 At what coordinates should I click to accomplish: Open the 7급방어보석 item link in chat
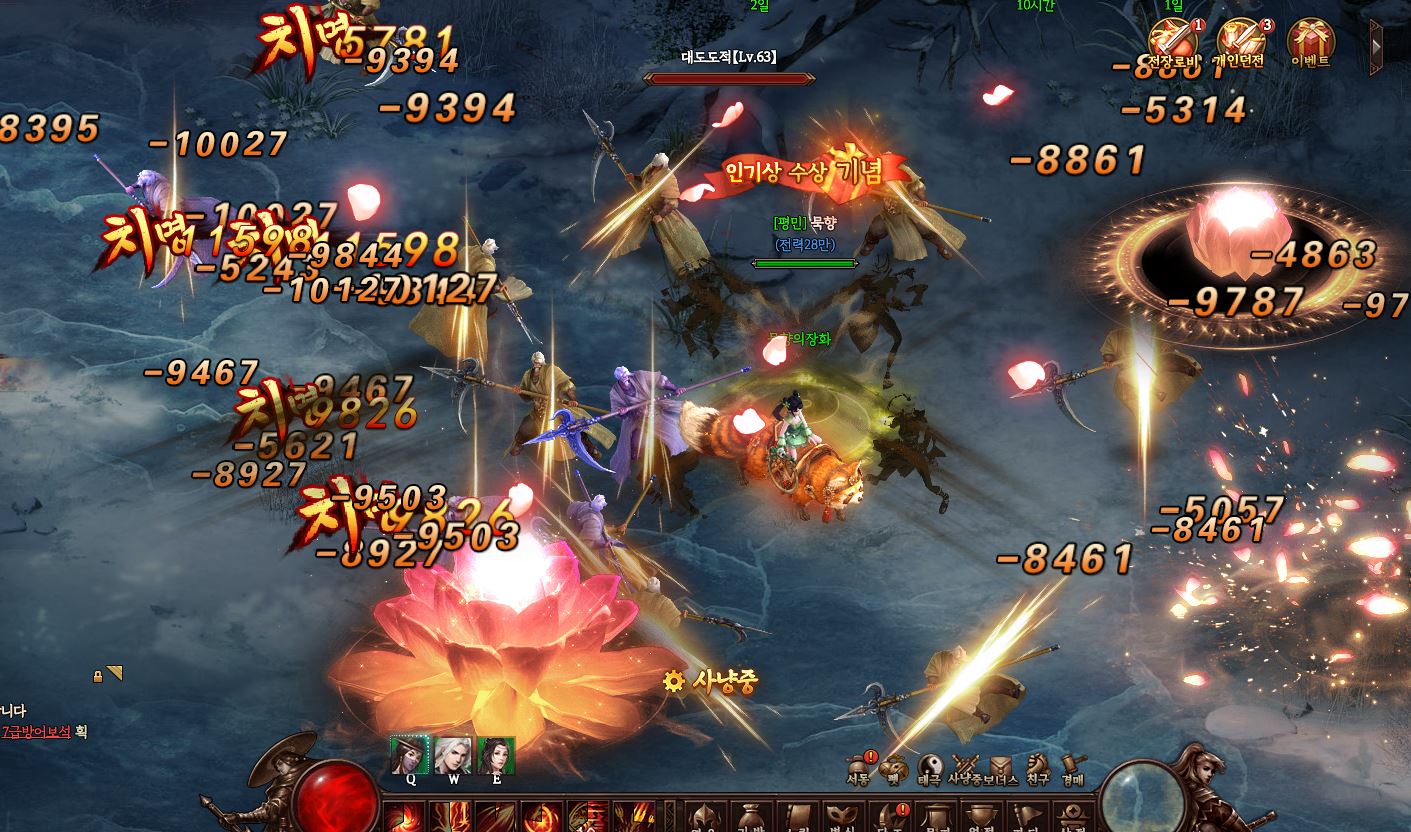(37, 732)
